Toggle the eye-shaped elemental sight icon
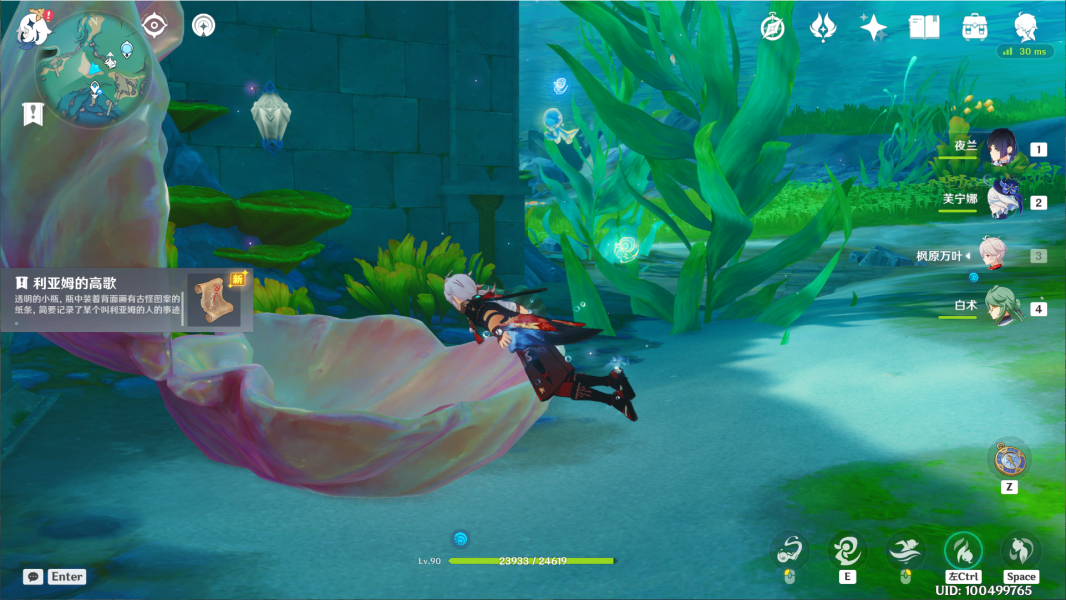The height and width of the screenshot is (600, 1066). (x=154, y=26)
